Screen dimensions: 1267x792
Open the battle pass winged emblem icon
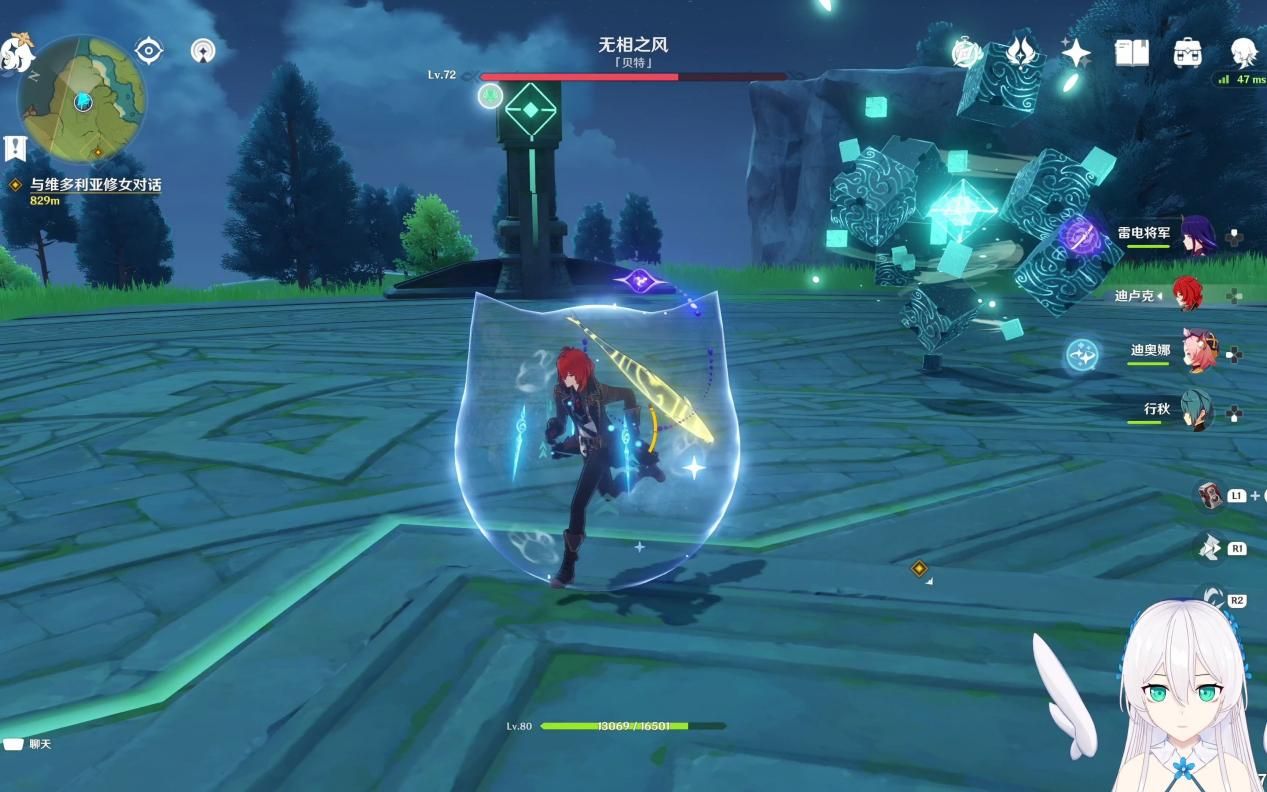point(1021,52)
